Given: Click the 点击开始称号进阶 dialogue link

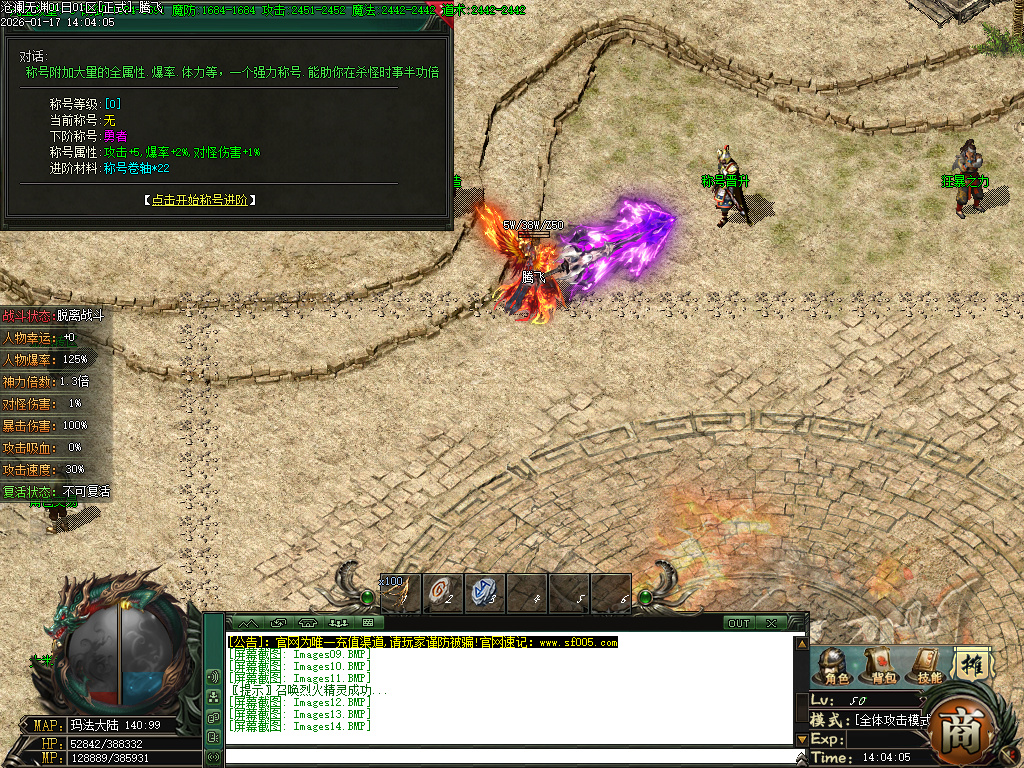Looking at the screenshot, I should [x=204, y=200].
